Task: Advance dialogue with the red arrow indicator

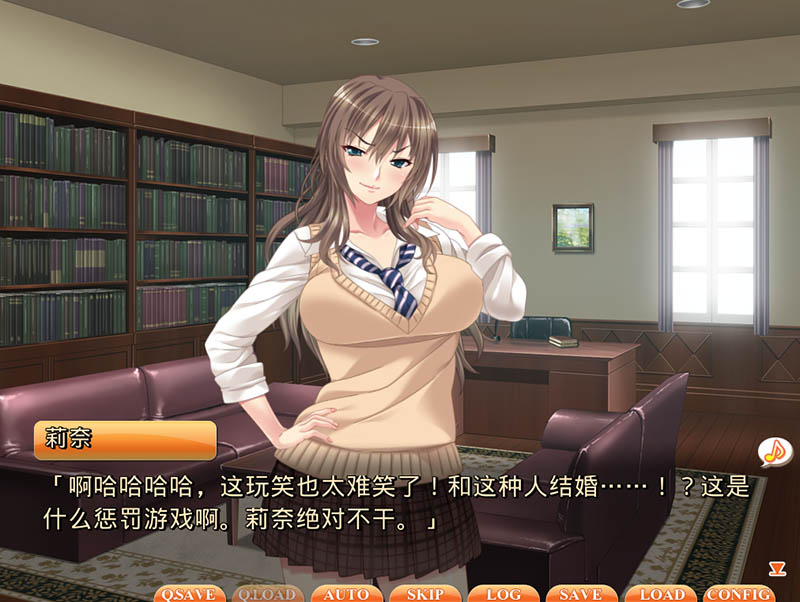Action: (777, 569)
